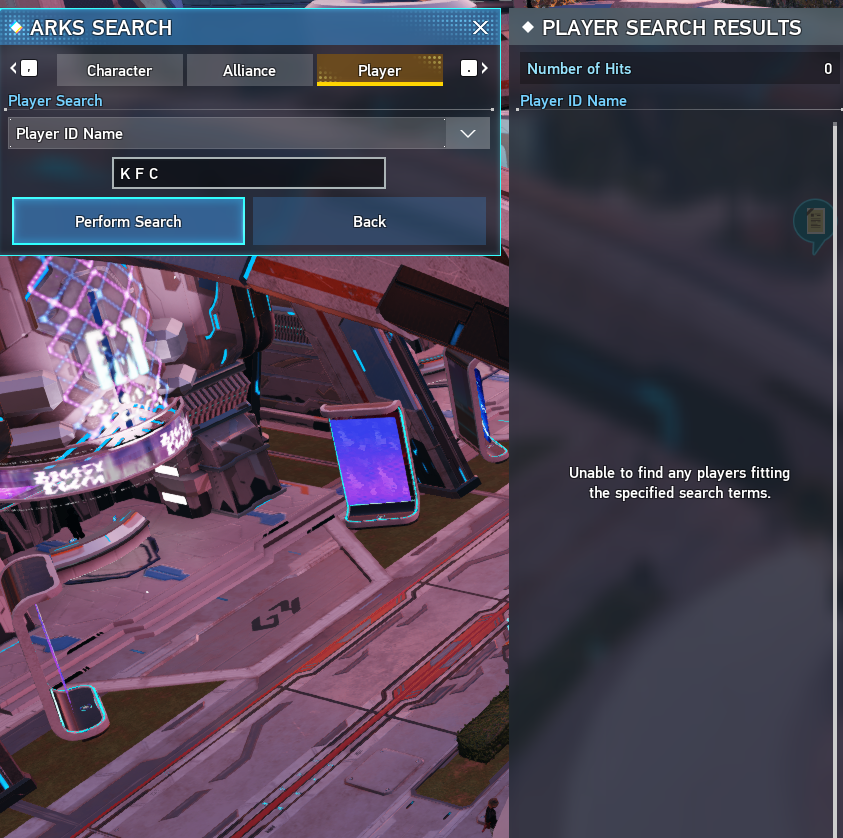Select the Player tab
This screenshot has width=843, height=838.
click(x=379, y=70)
